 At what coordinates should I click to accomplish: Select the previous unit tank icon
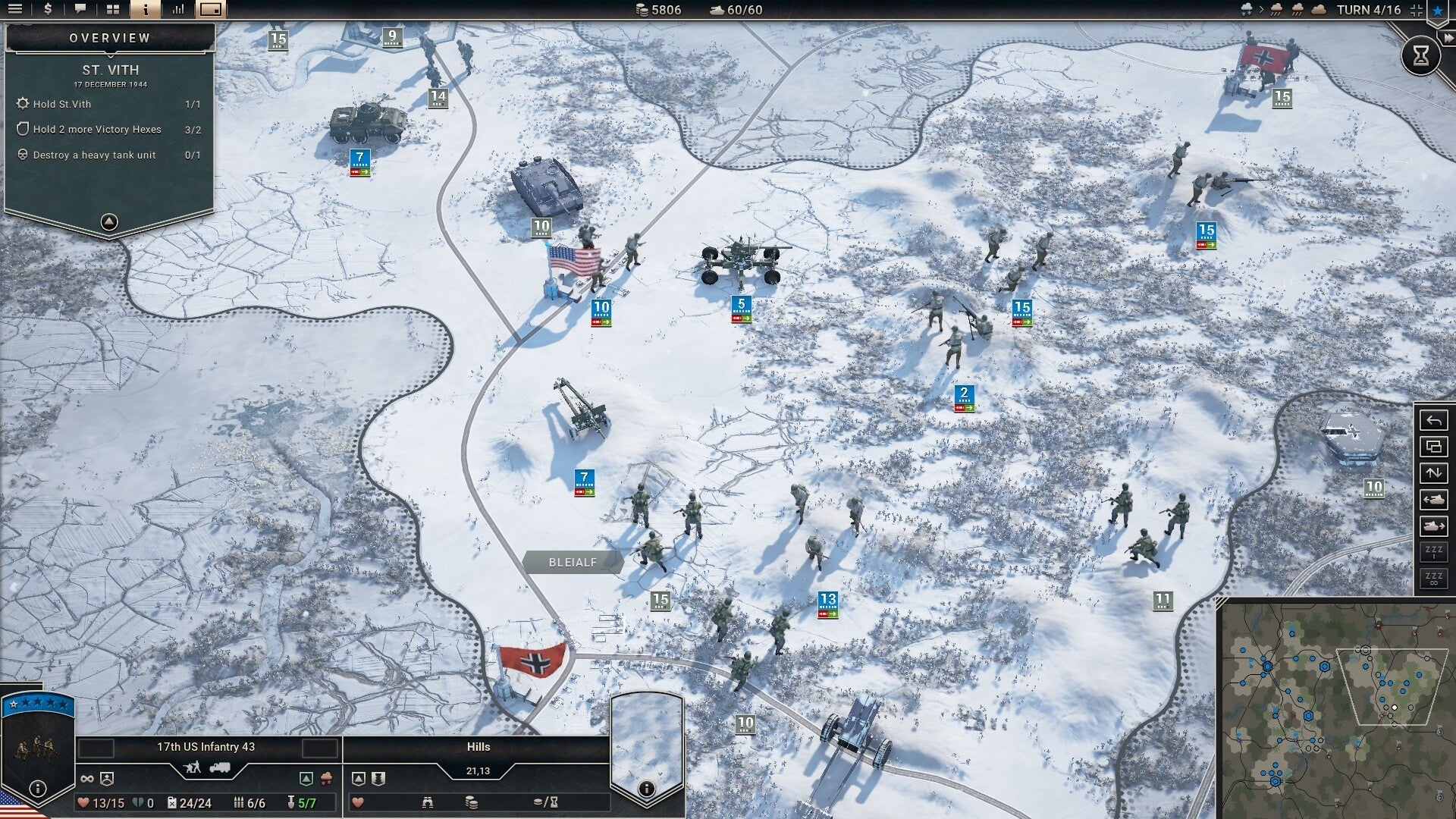coord(1433,499)
